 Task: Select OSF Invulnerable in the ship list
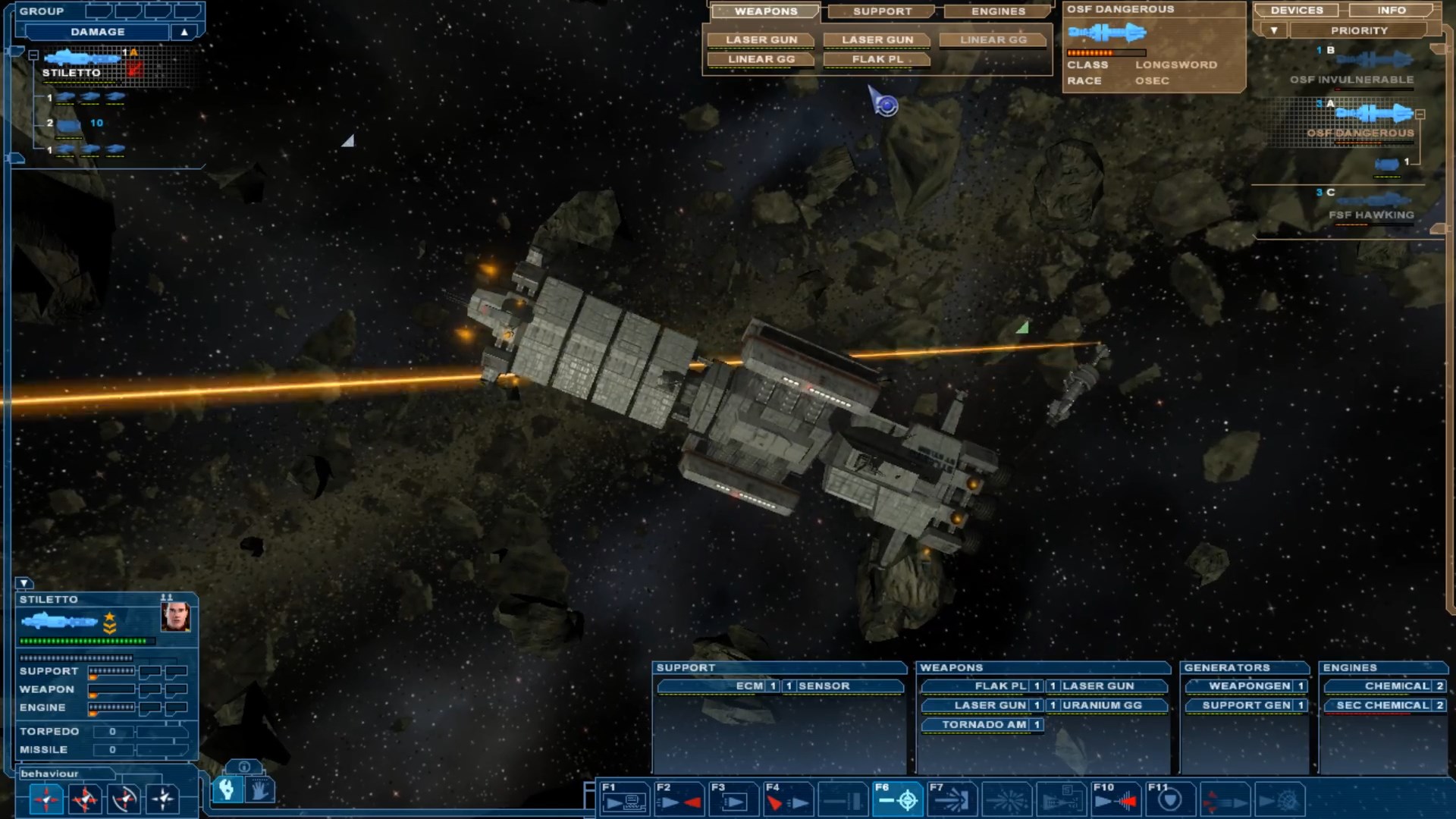coord(1351,80)
